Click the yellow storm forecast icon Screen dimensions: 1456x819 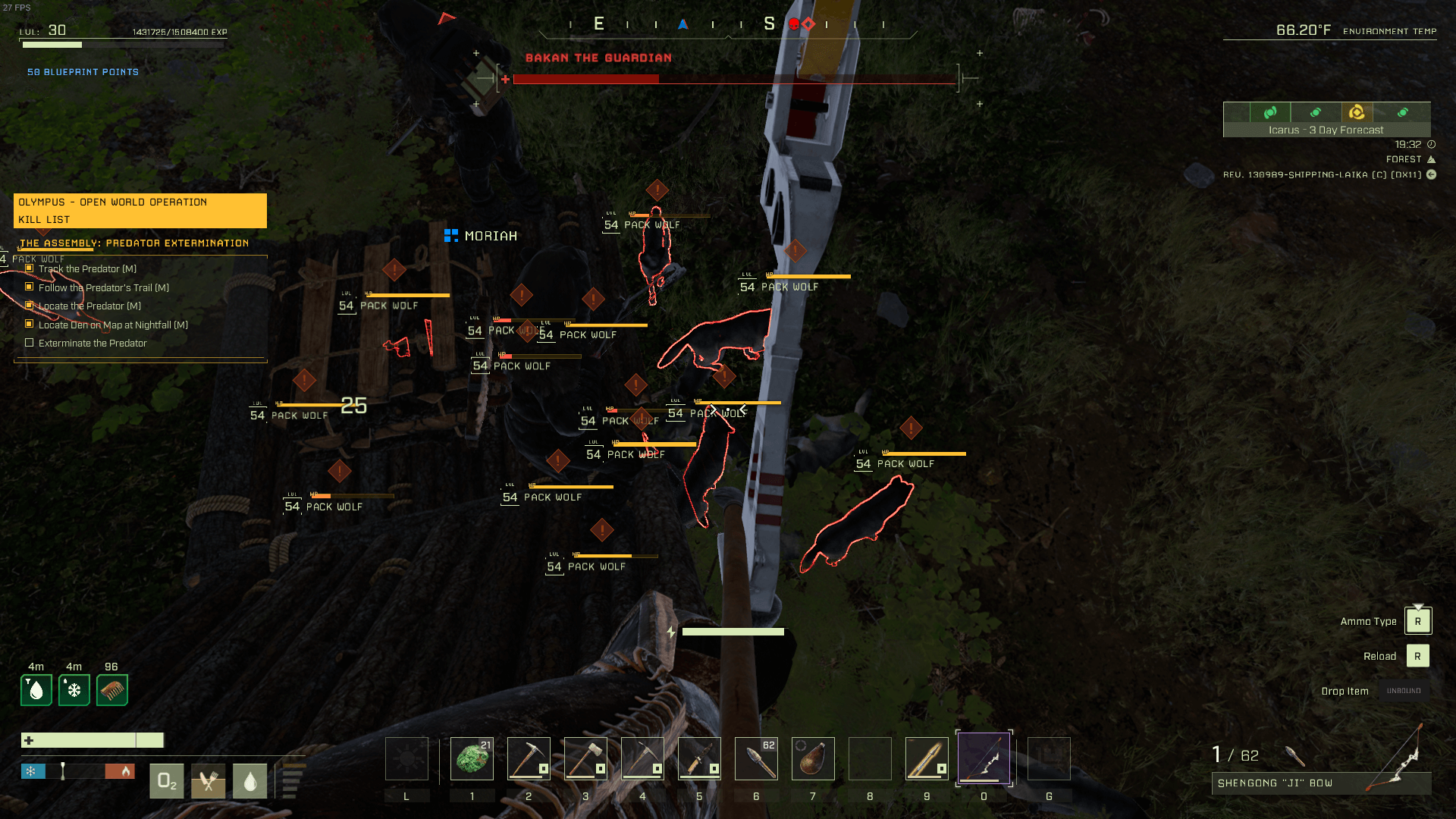coord(1357,112)
